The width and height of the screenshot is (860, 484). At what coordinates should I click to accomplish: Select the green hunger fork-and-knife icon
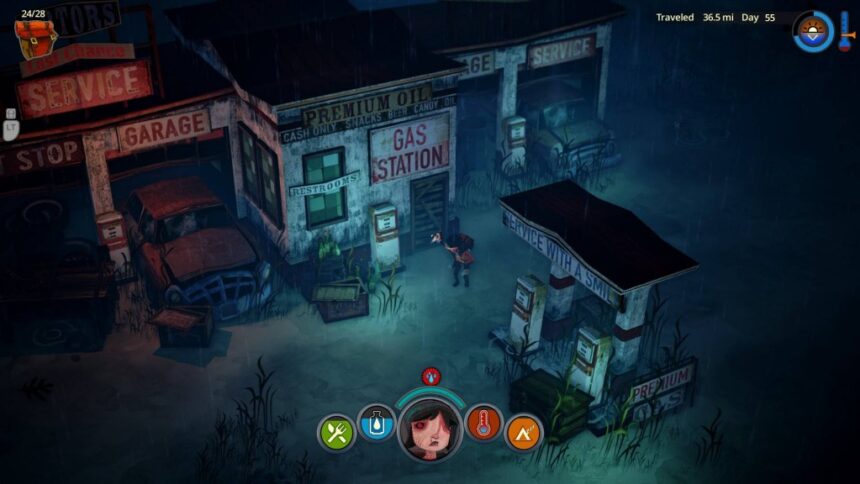coord(336,433)
